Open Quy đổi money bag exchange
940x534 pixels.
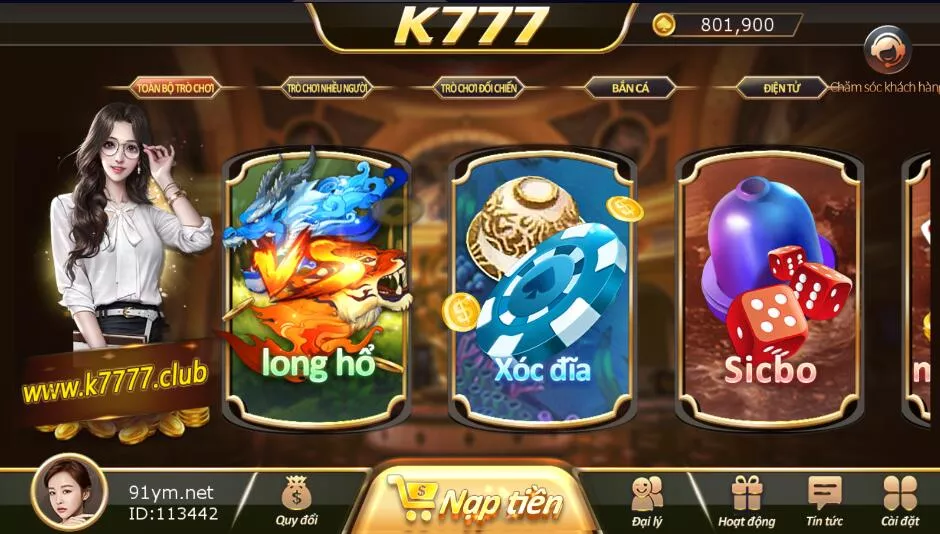click(x=296, y=499)
